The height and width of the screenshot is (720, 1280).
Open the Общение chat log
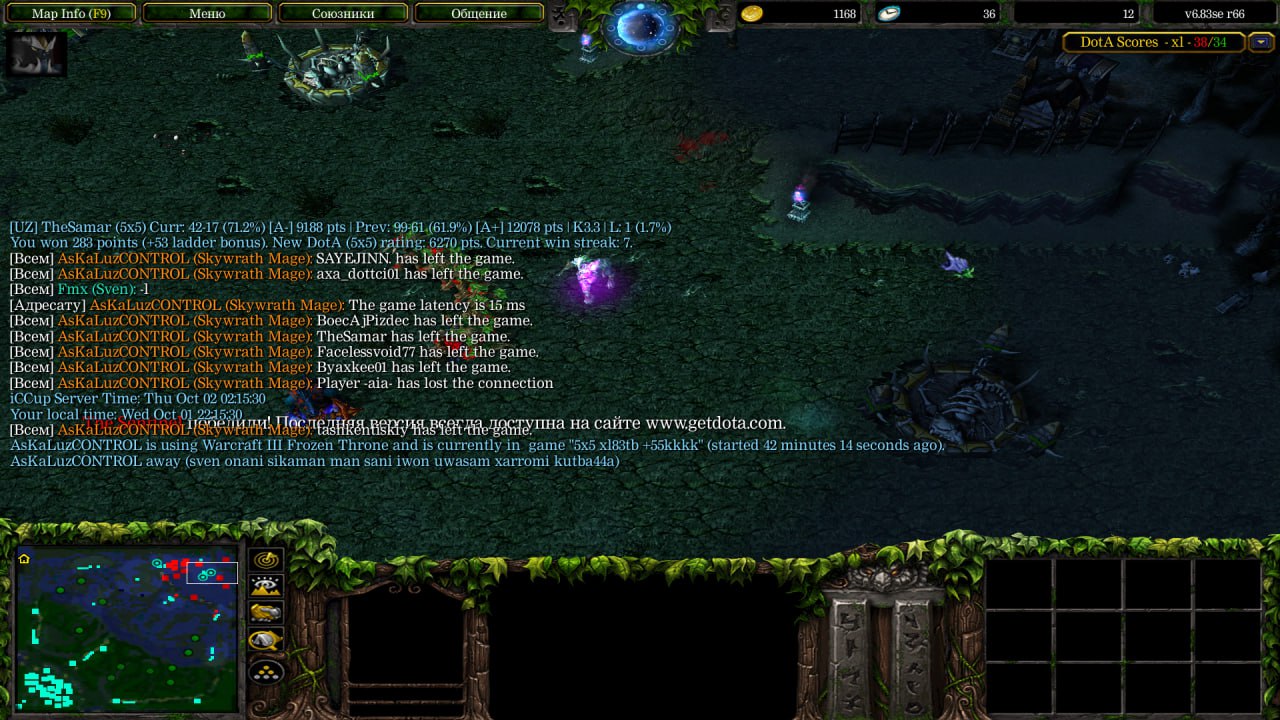(x=478, y=14)
